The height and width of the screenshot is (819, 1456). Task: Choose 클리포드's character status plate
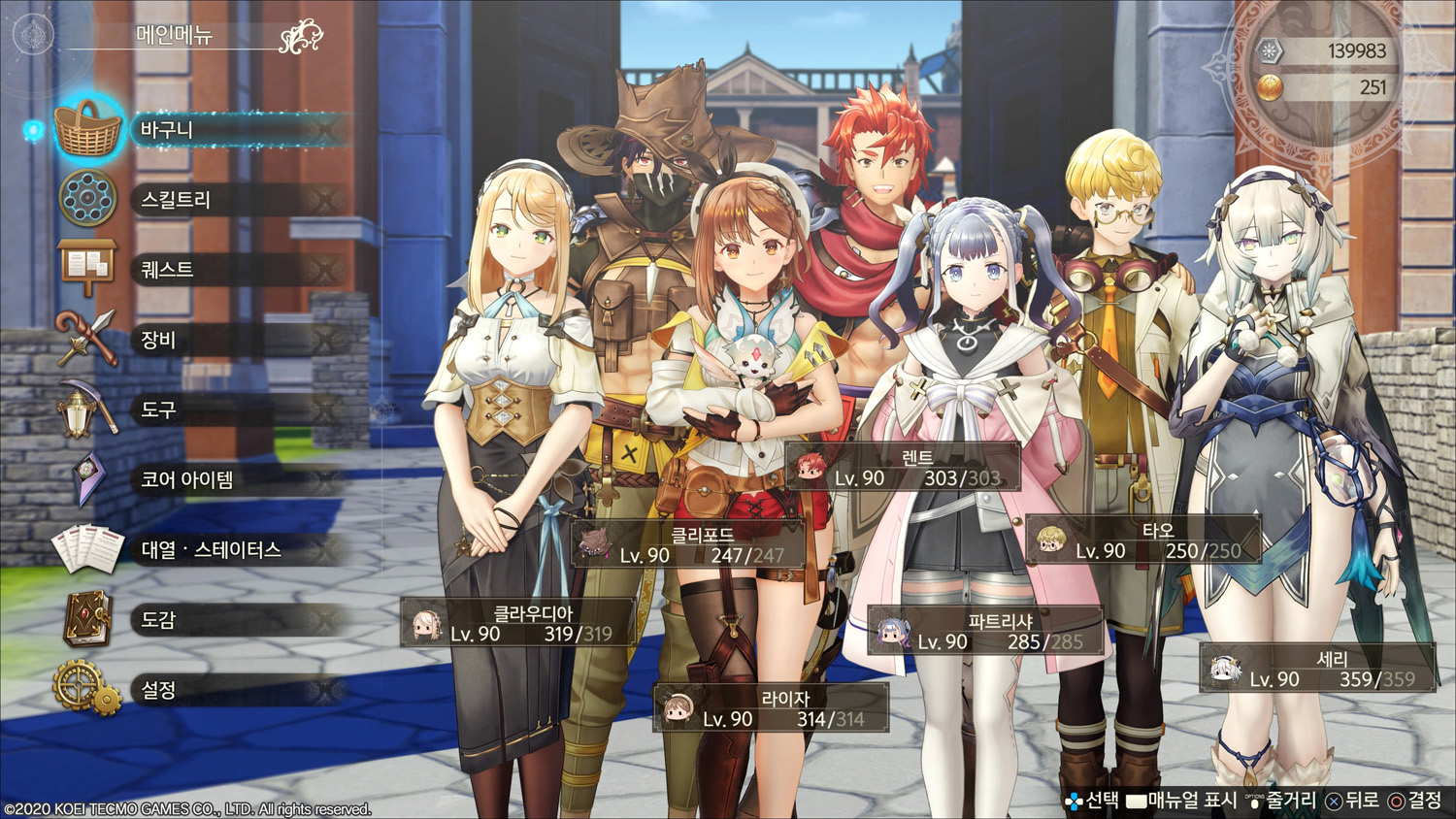pos(689,544)
